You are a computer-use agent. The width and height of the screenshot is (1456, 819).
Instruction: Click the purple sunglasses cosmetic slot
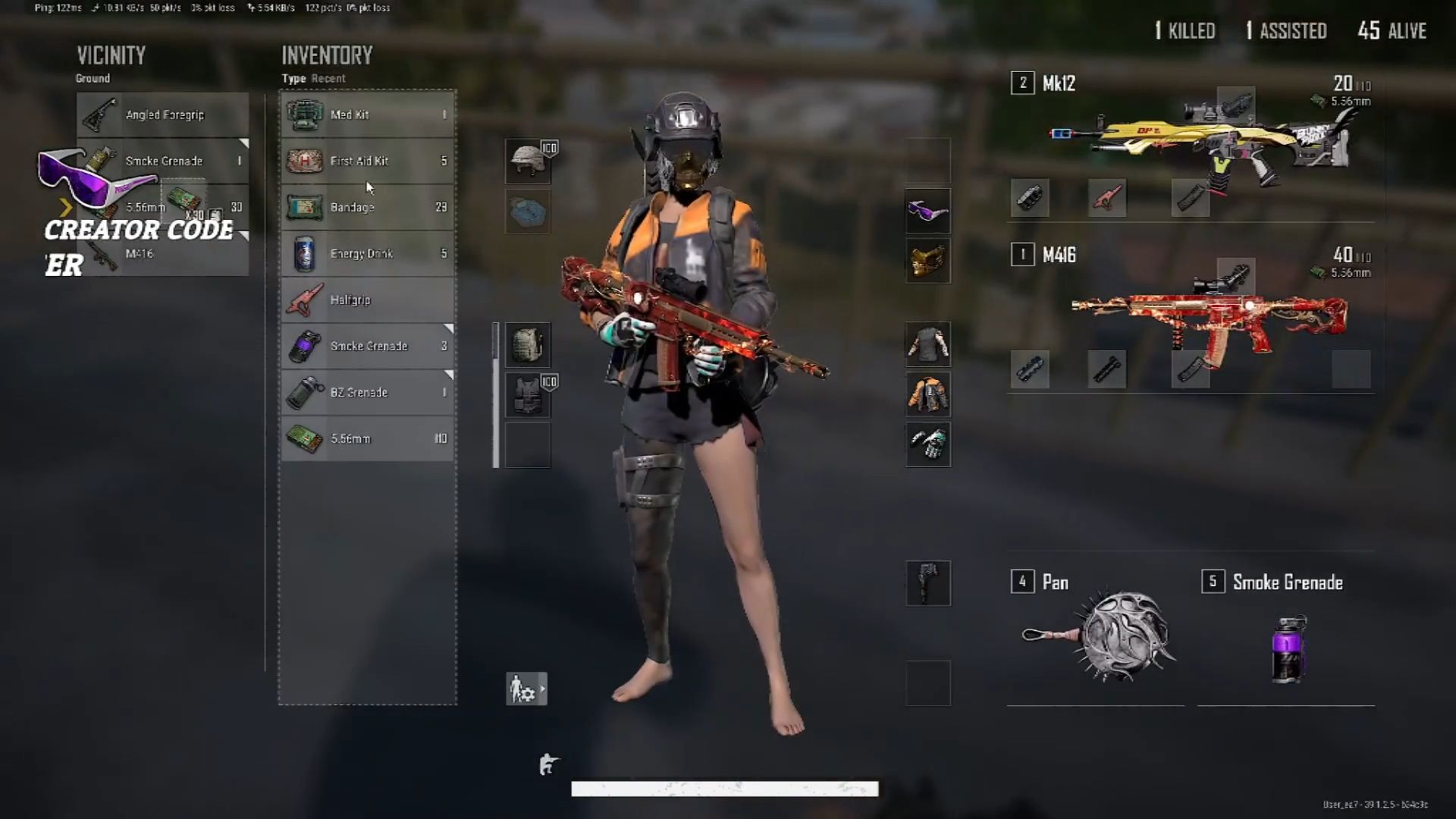(927, 211)
